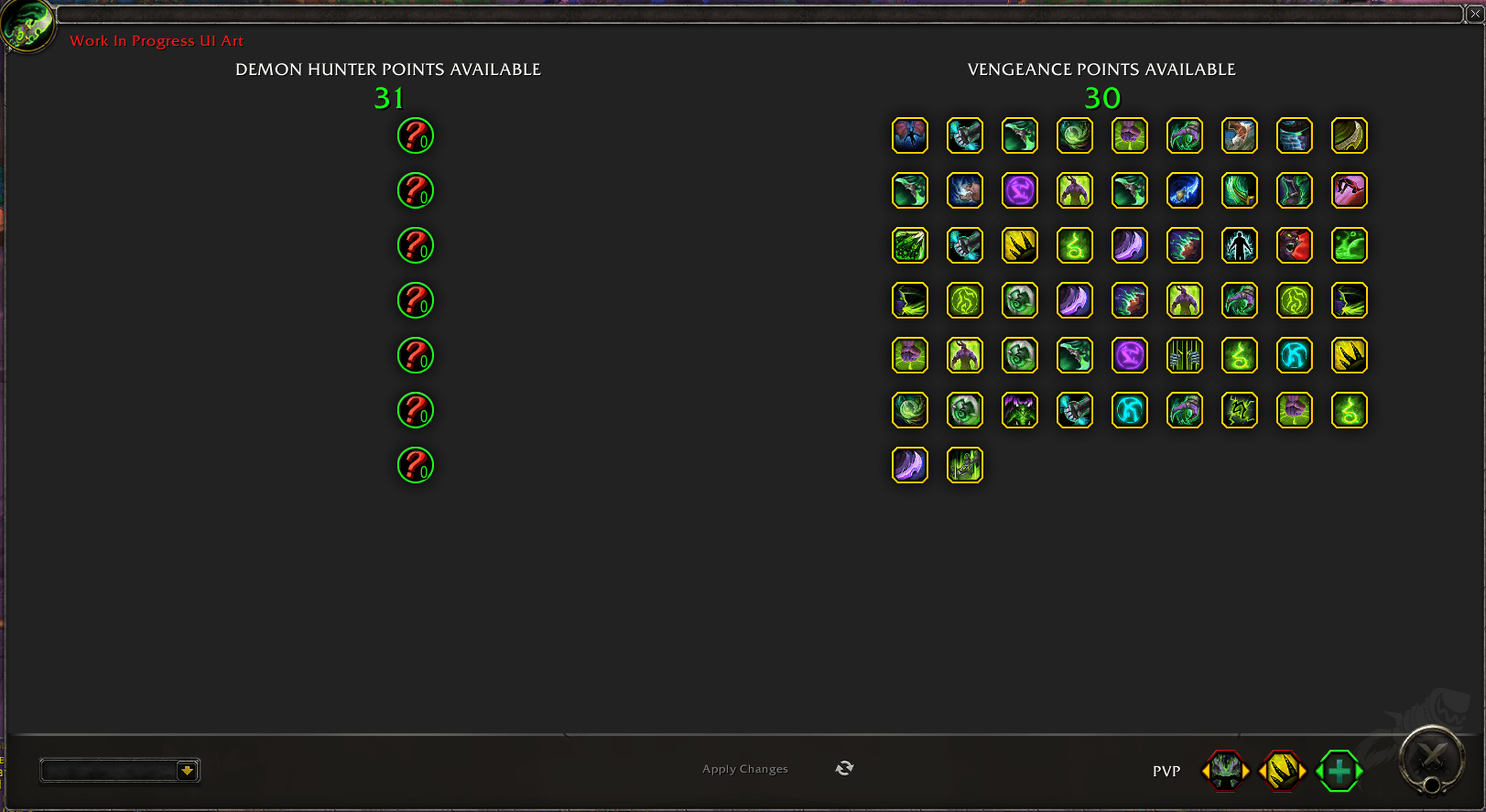Click the topmost question mark talent node
This screenshot has width=1486, height=812.
coord(415,135)
